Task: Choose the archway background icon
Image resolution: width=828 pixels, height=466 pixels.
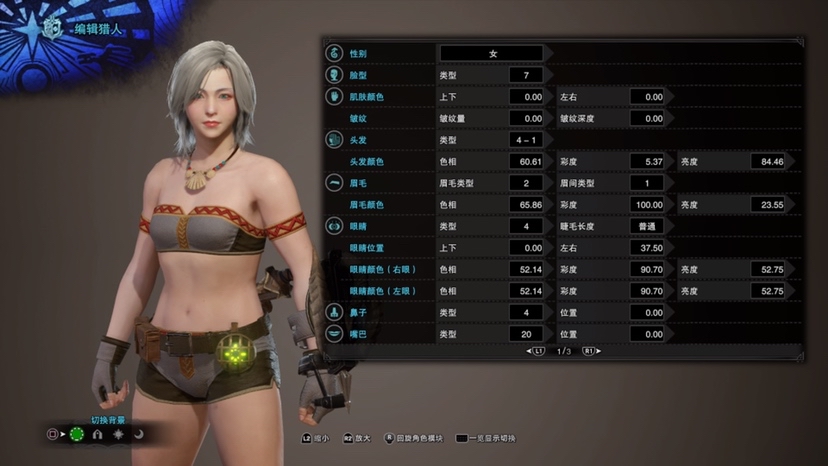Action: click(x=97, y=435)
